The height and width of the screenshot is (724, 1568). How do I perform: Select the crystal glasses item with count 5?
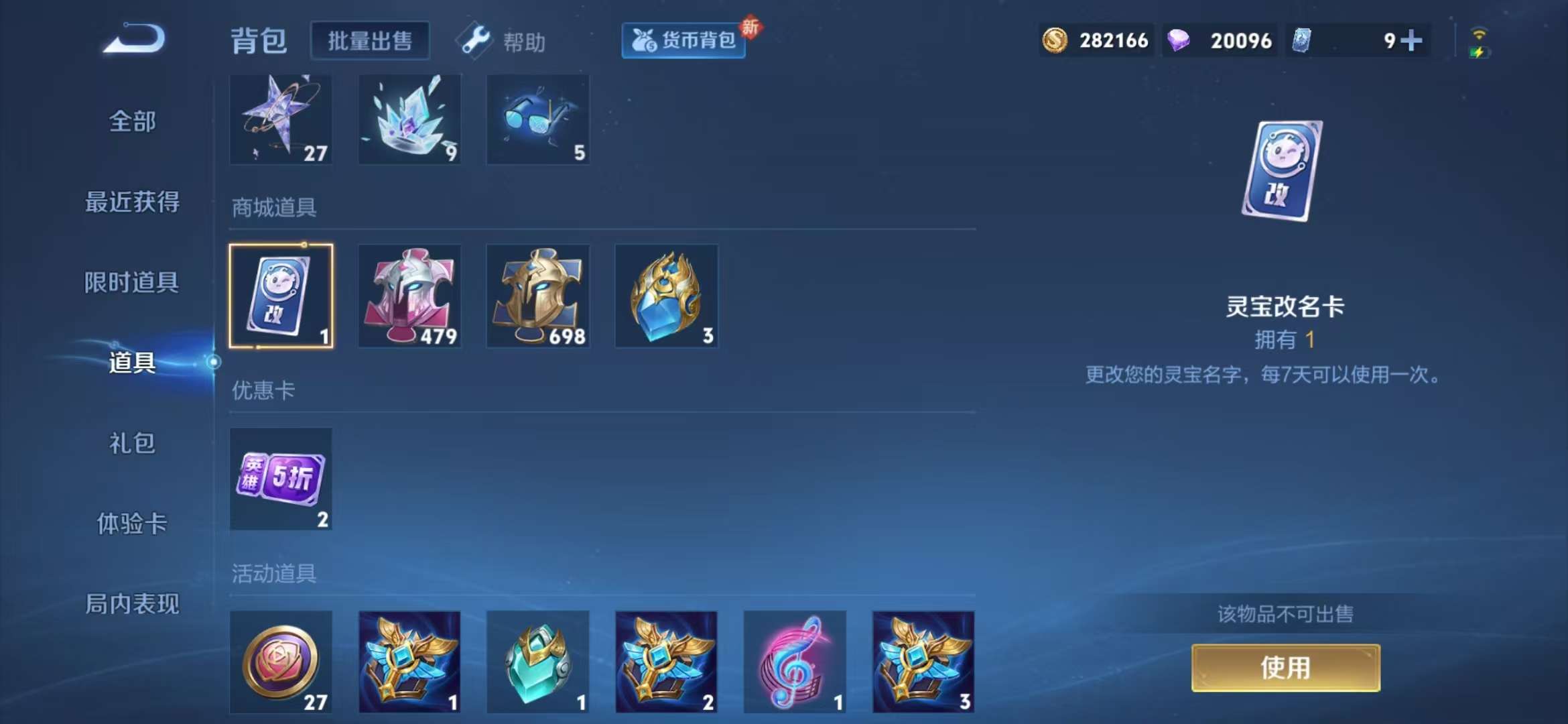538,119
